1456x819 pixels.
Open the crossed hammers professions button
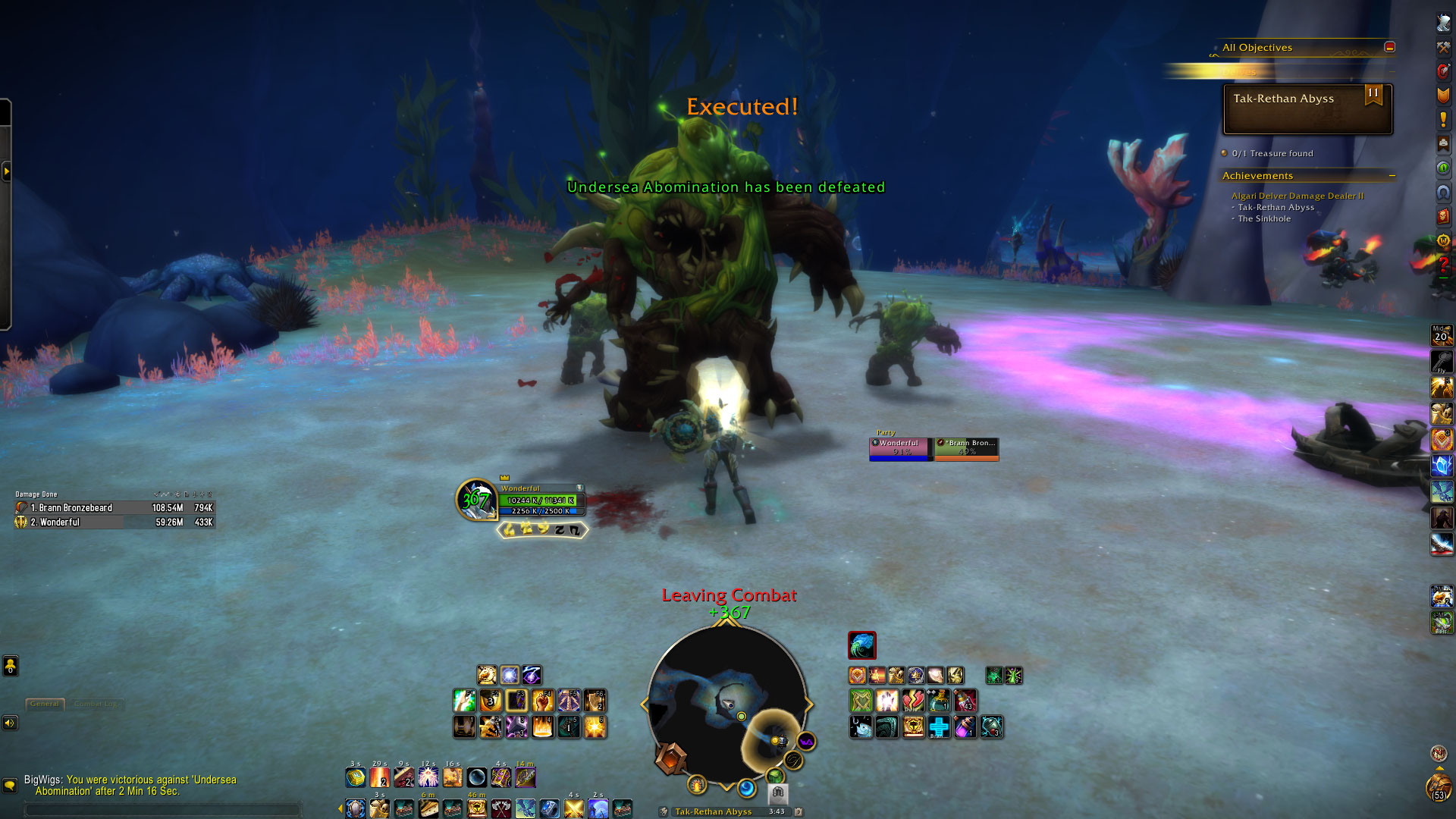1442,47
